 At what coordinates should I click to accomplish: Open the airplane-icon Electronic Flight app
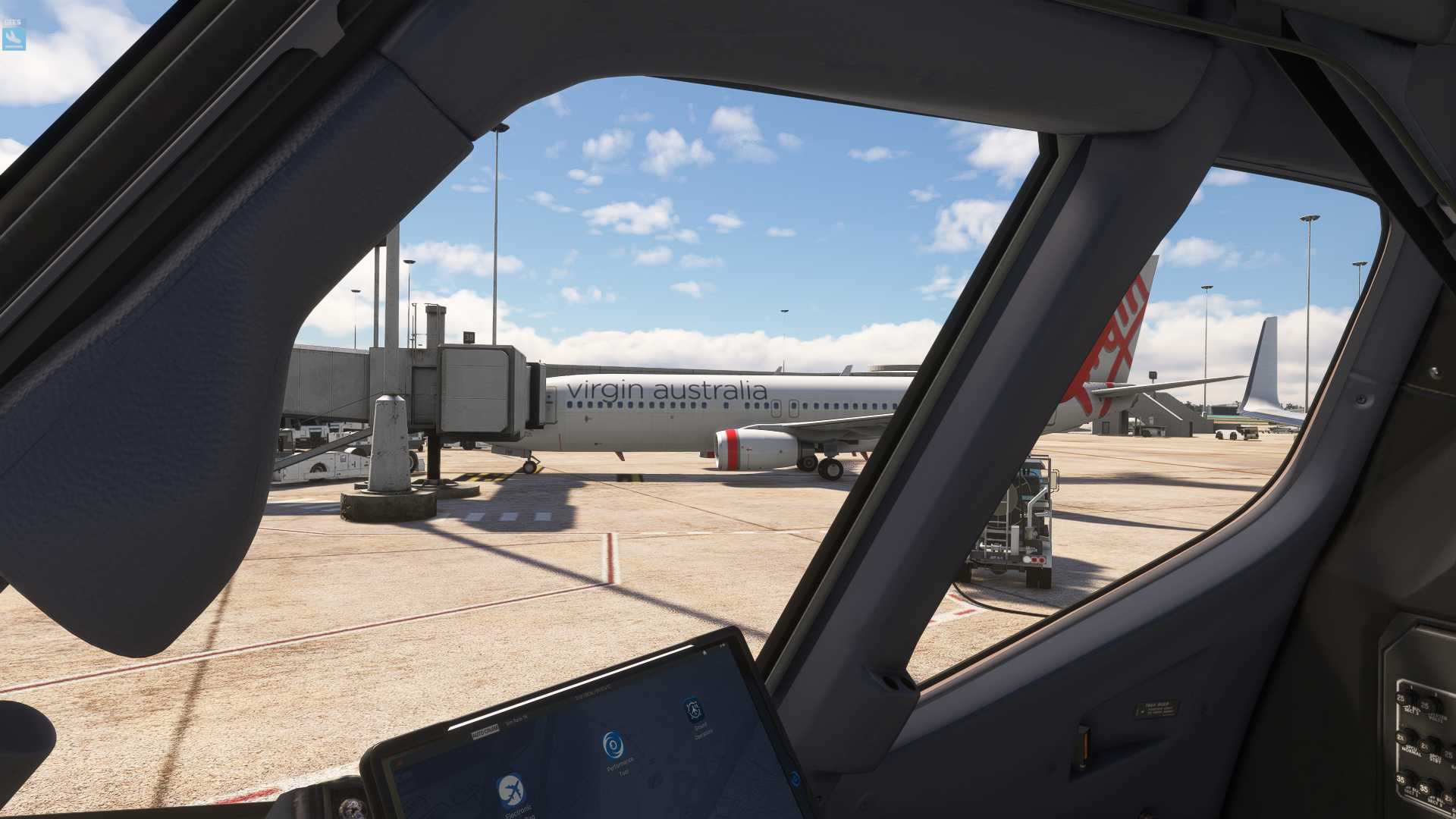512,789
